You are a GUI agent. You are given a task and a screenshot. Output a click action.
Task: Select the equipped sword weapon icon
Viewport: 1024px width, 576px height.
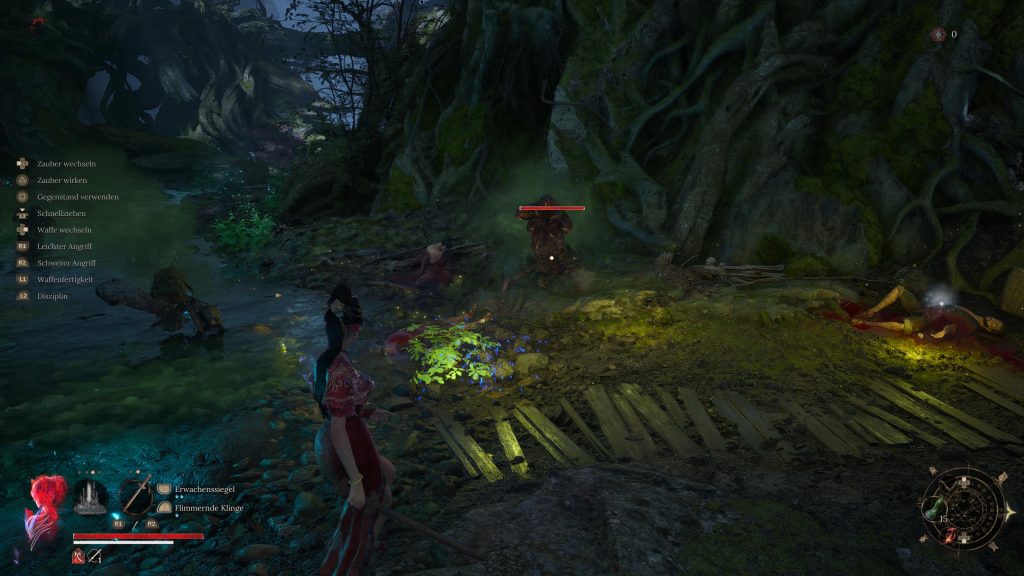135,494
